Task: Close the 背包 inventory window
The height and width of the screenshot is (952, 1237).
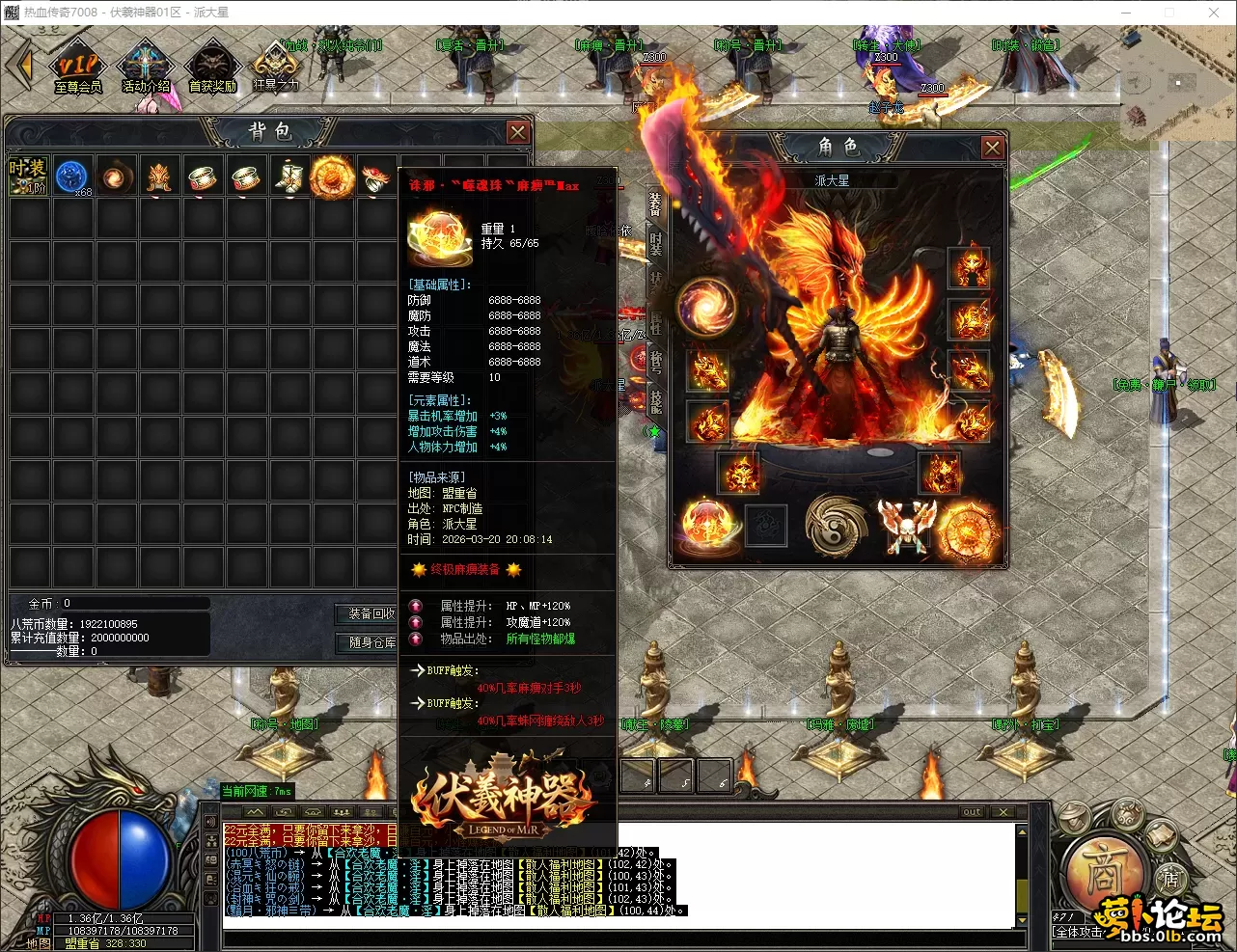Action: point(518,132)
